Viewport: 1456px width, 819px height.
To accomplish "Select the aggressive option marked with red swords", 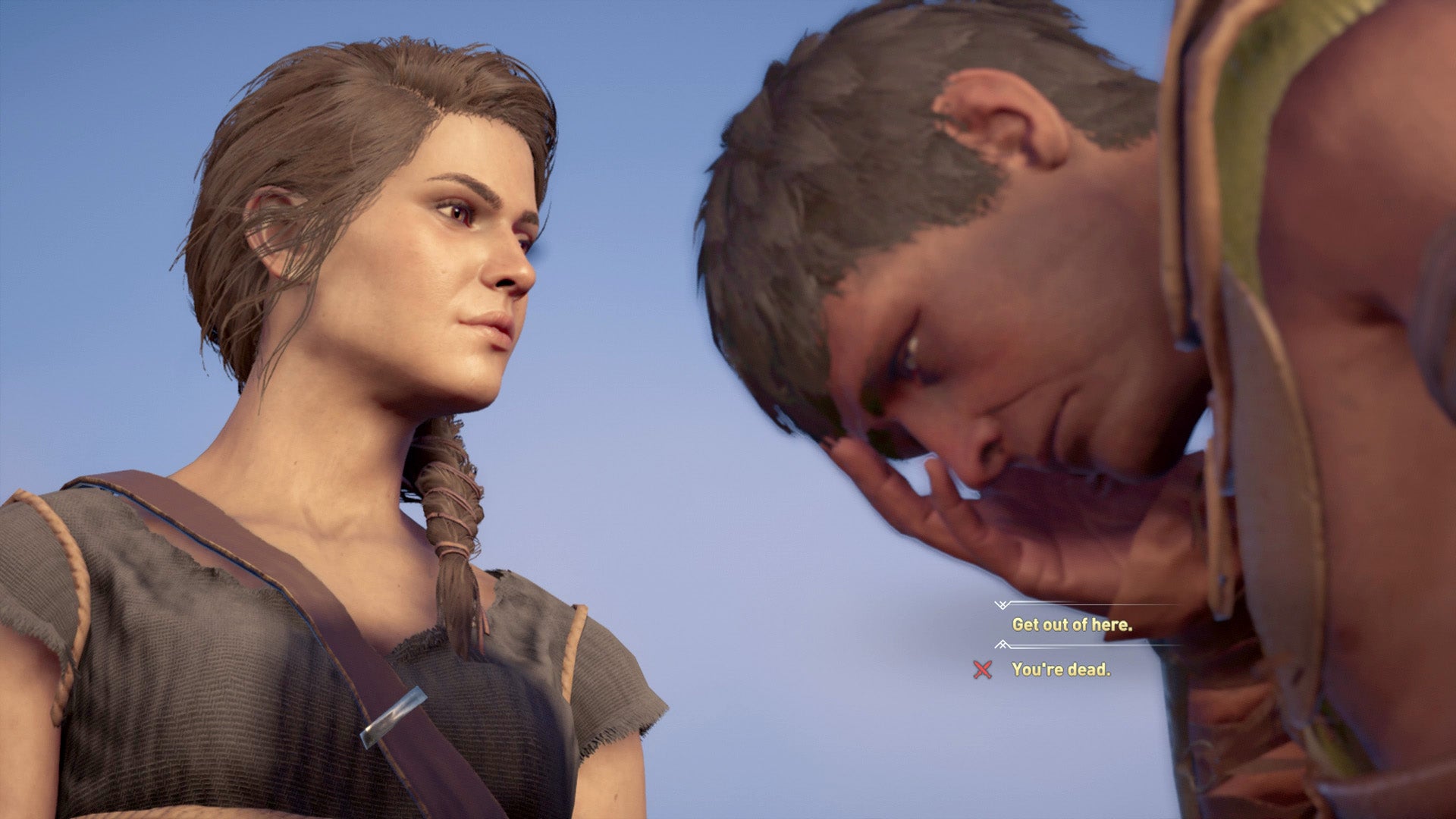I will click(1061, 669).
